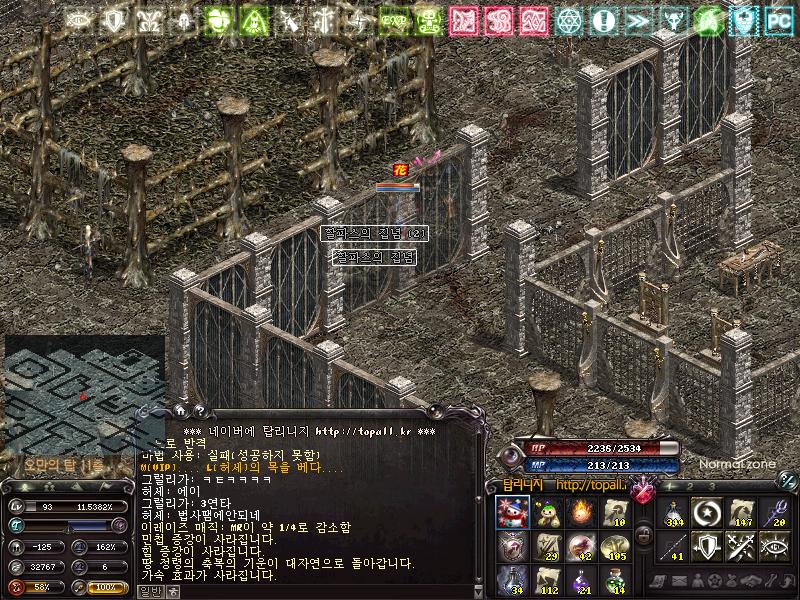Image resolution: width=800 pixels, height=600 pixels.
Task: Drink the green potion with count 14
Action: point(613,579)
